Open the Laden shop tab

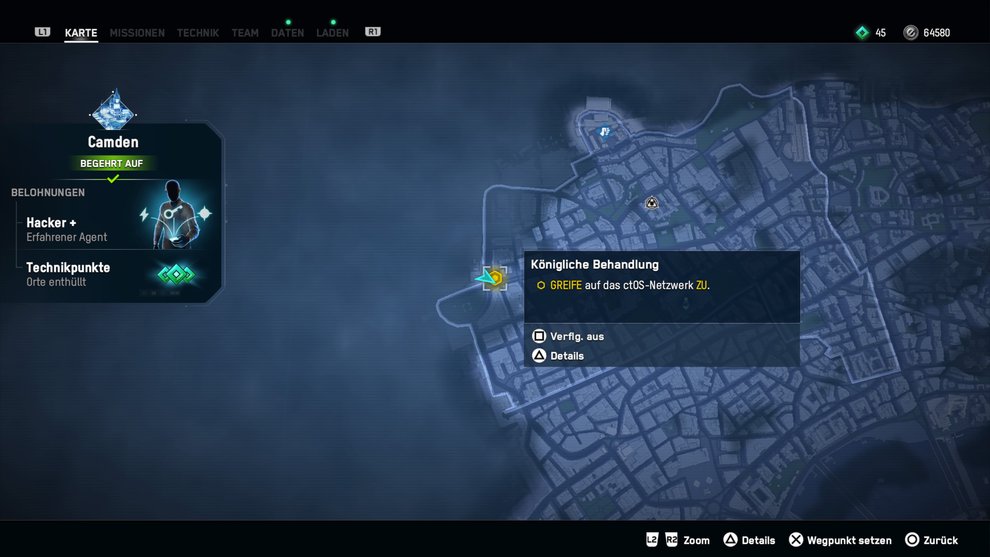332,33
